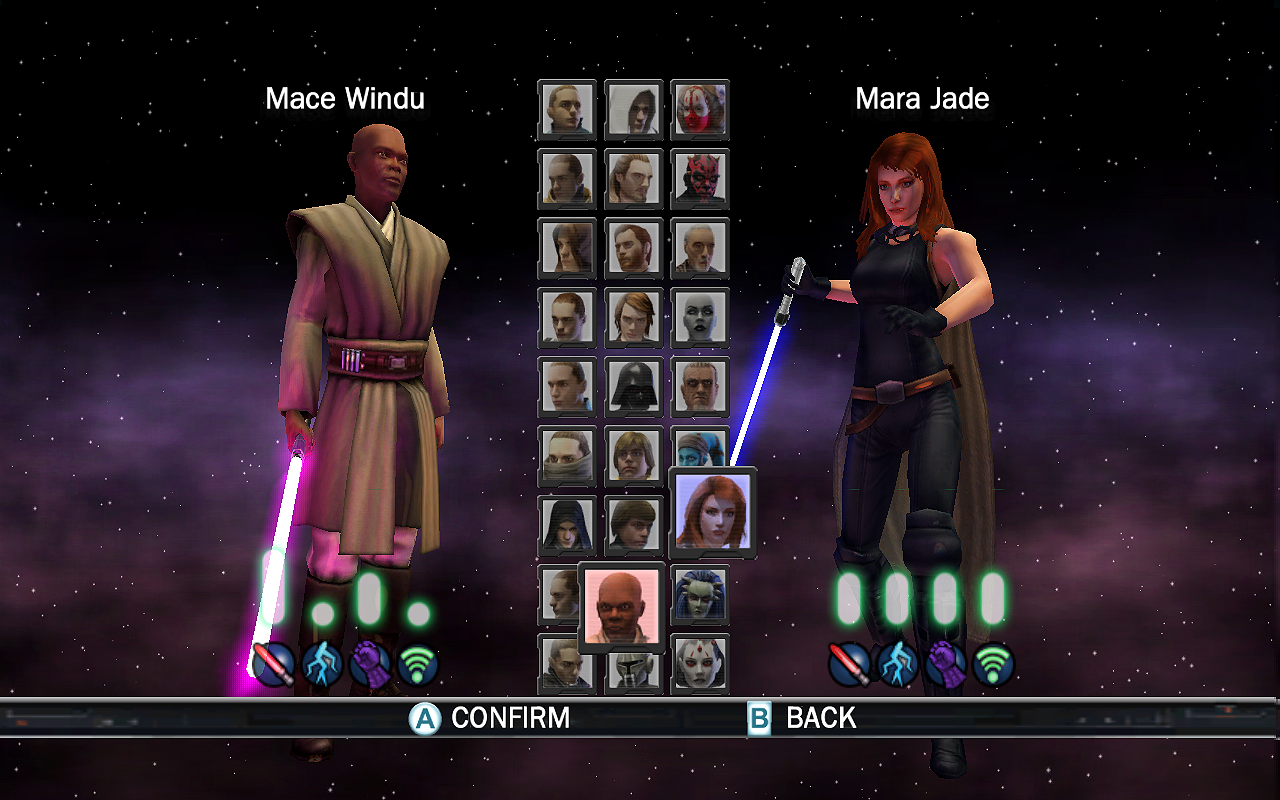This screenshot has width=1280, height=800.
Task: Select the green-faced spiked-head character portrait
Action: pyautogui.click(x=700, y=594)
